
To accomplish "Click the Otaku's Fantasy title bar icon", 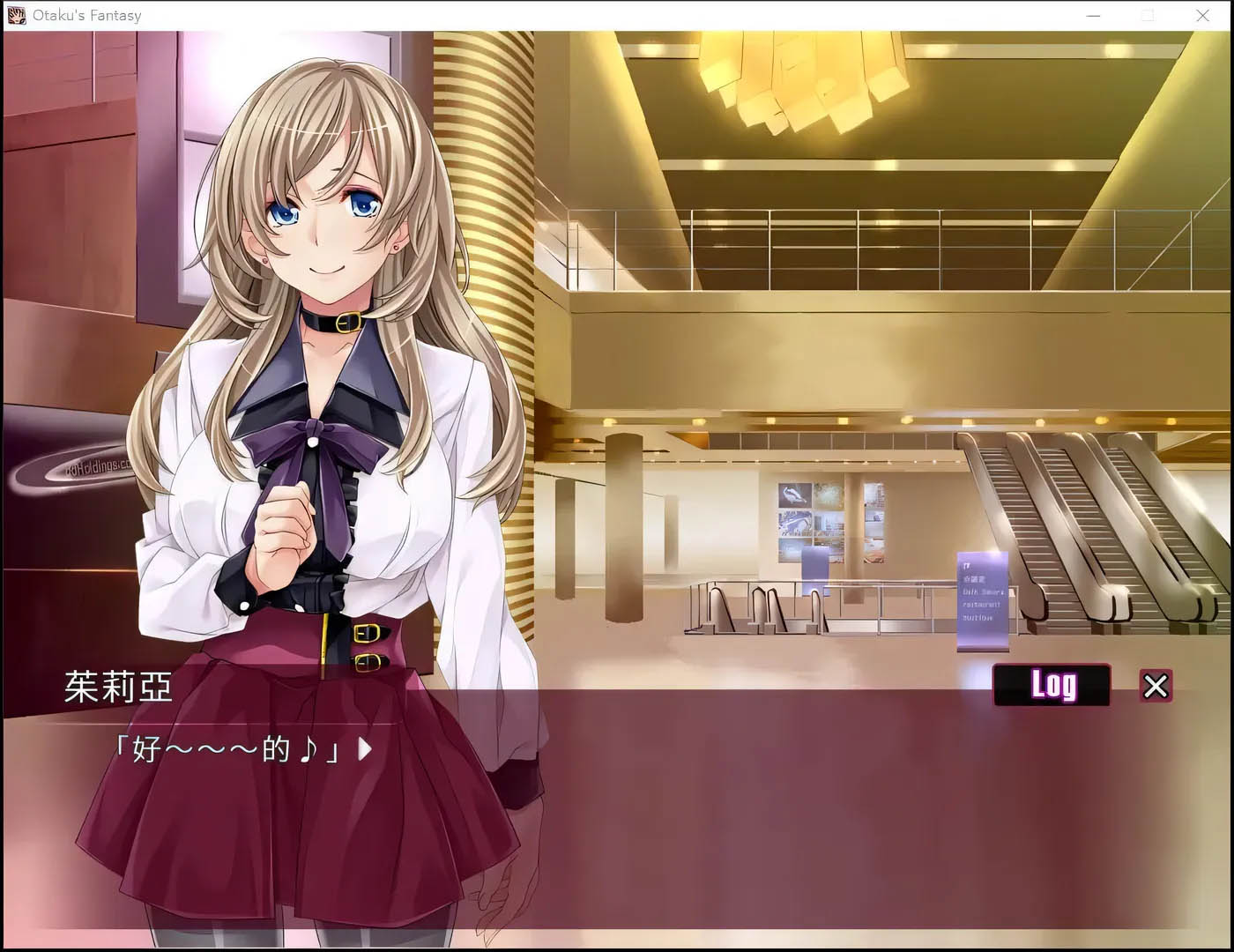I will click(x=14, y=14).
